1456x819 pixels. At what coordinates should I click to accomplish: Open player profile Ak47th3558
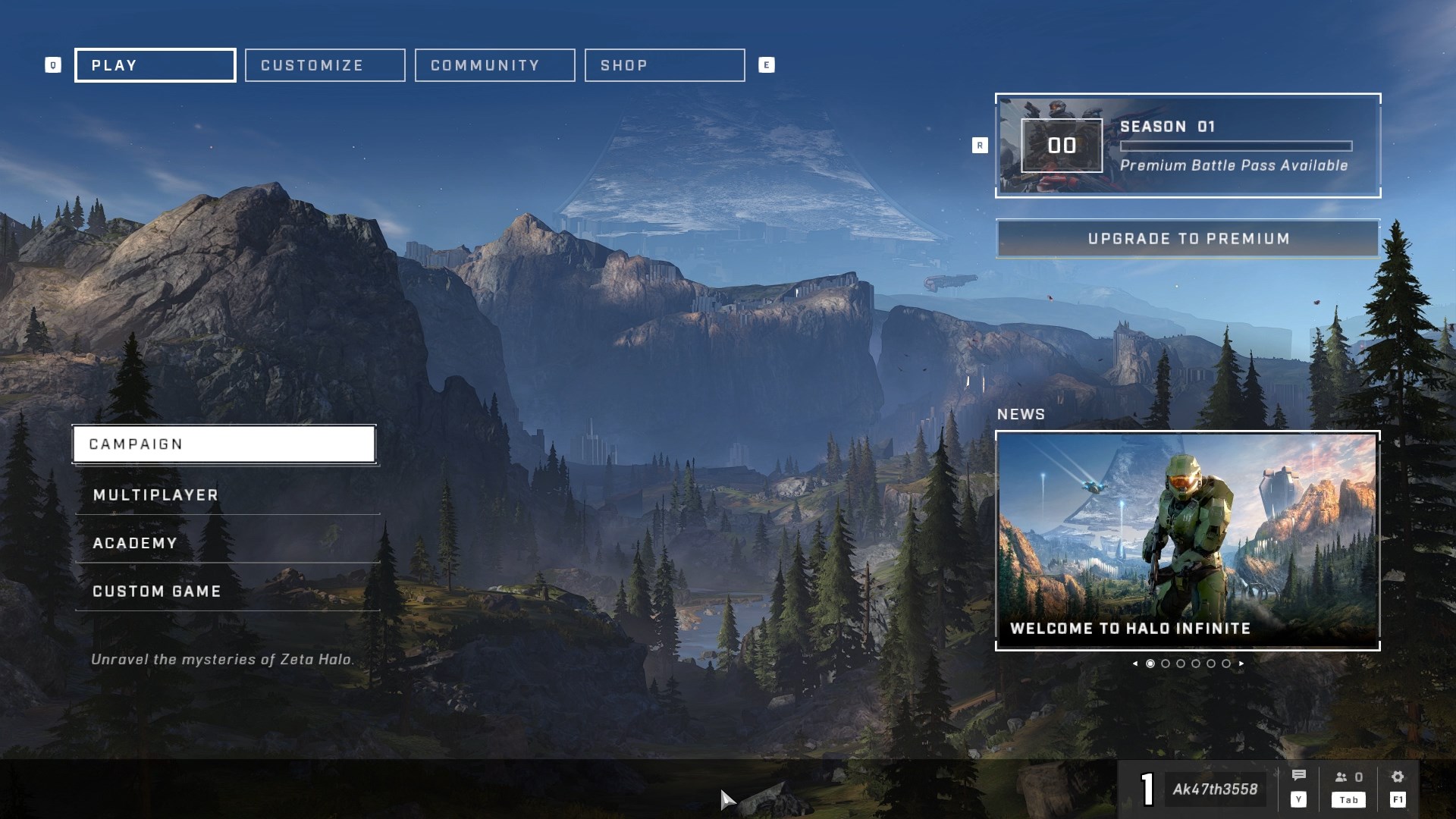(1214, 789)
